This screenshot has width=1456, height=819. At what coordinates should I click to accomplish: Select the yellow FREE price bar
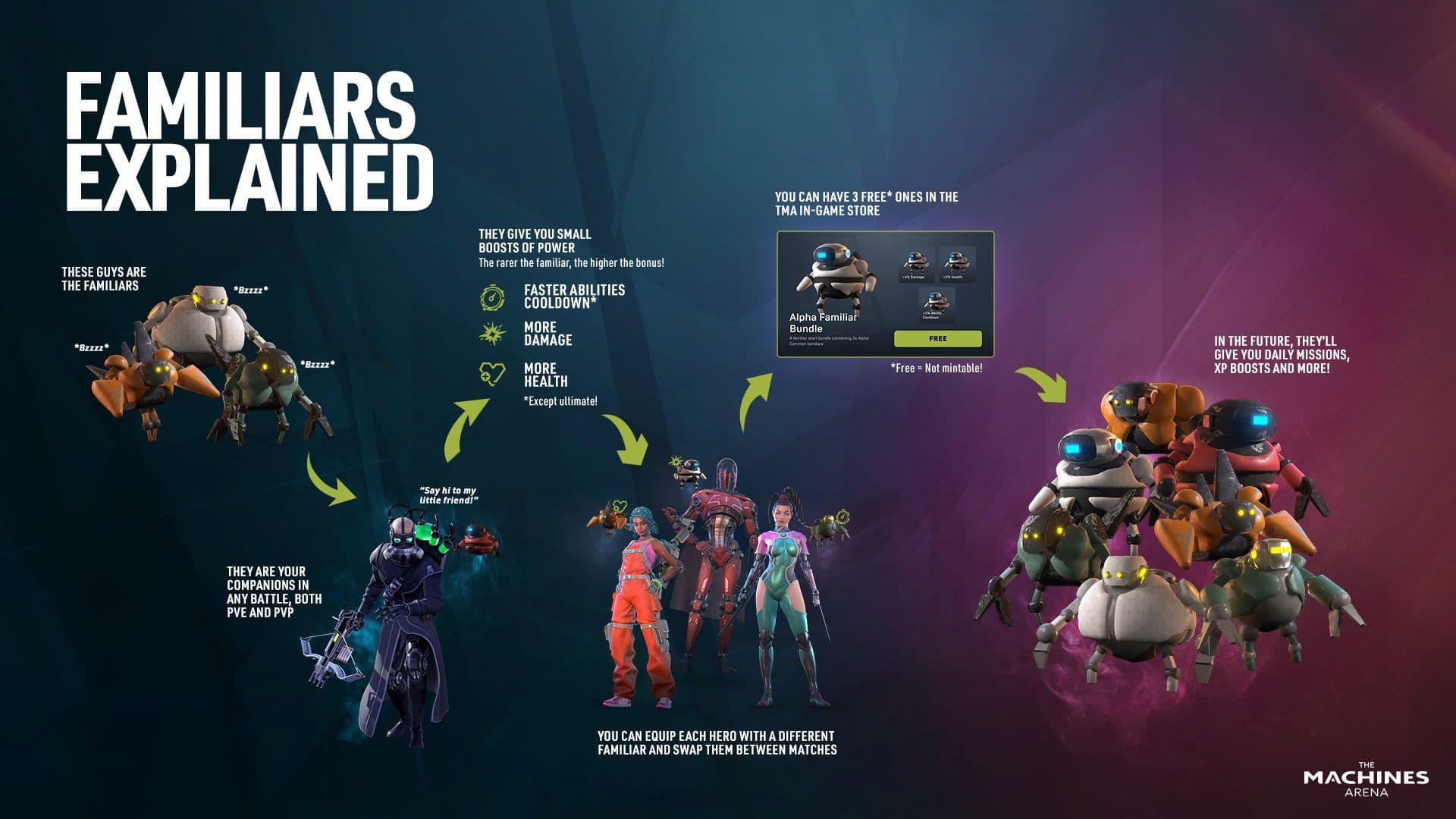tap(938, 339)
